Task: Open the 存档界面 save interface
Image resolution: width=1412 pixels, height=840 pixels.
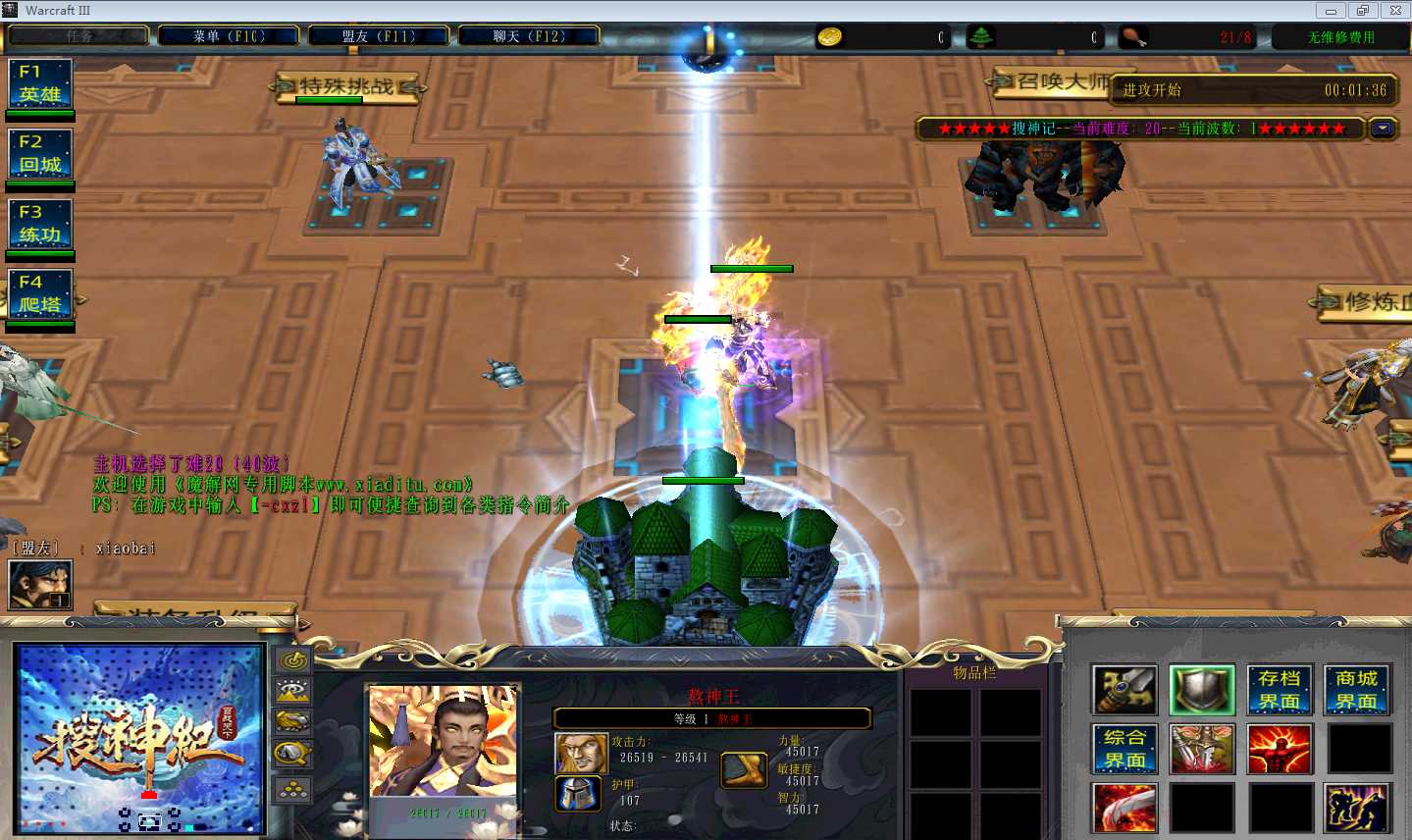Action: [1280, 690]
